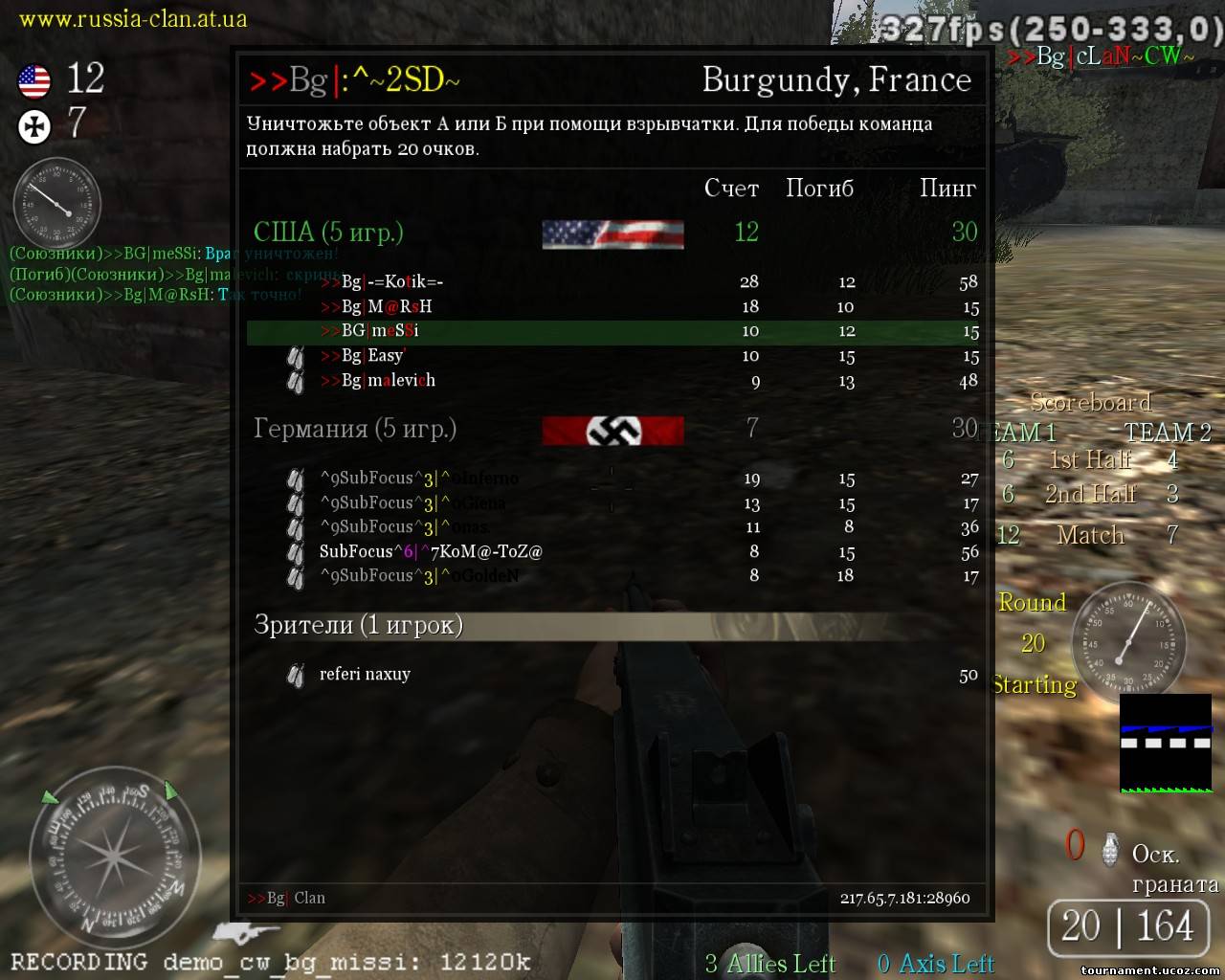Click the American flag banner in scoreboard

(612, 234)
